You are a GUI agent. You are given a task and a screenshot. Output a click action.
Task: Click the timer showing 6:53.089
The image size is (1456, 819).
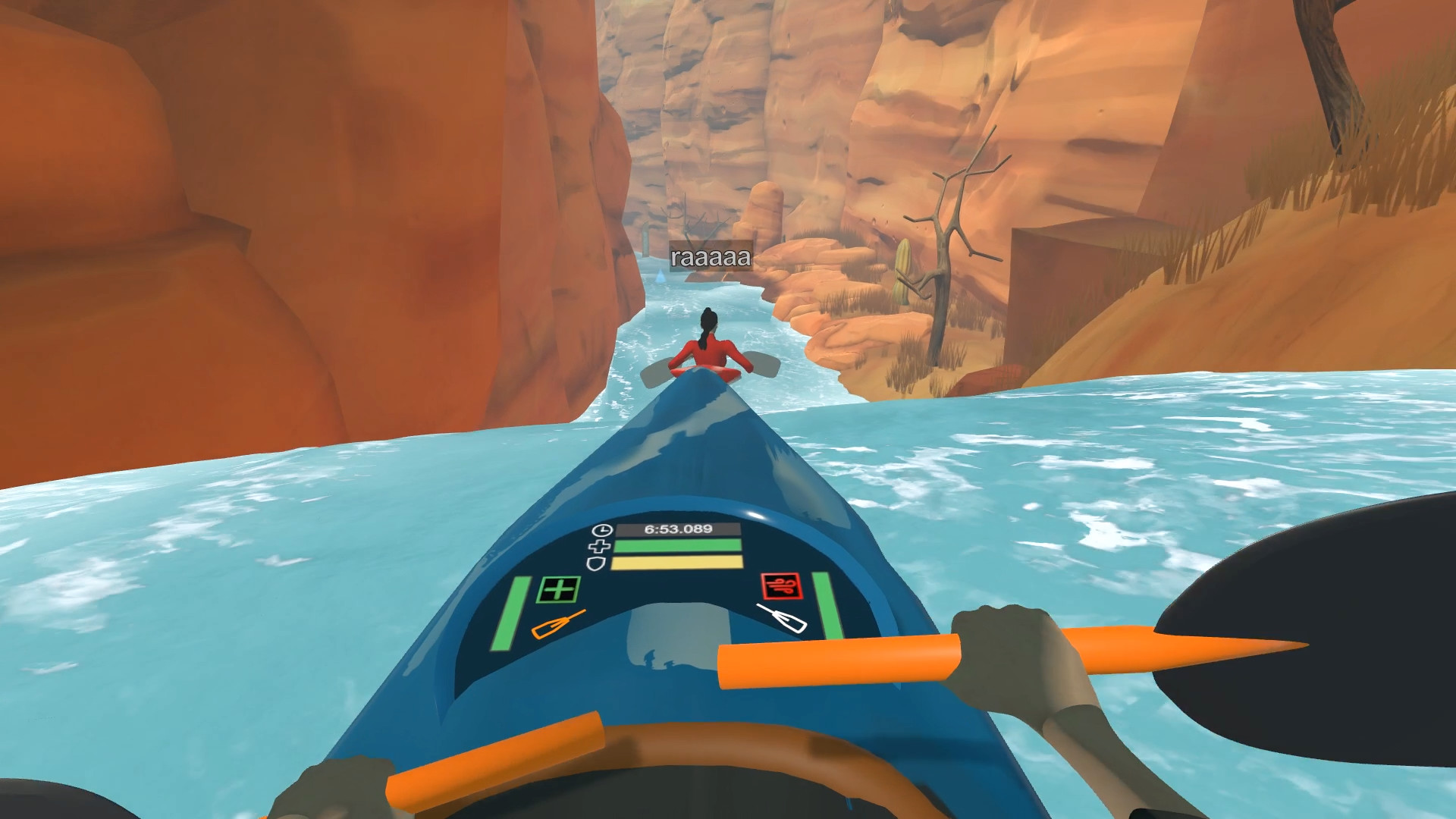[679, 530]
